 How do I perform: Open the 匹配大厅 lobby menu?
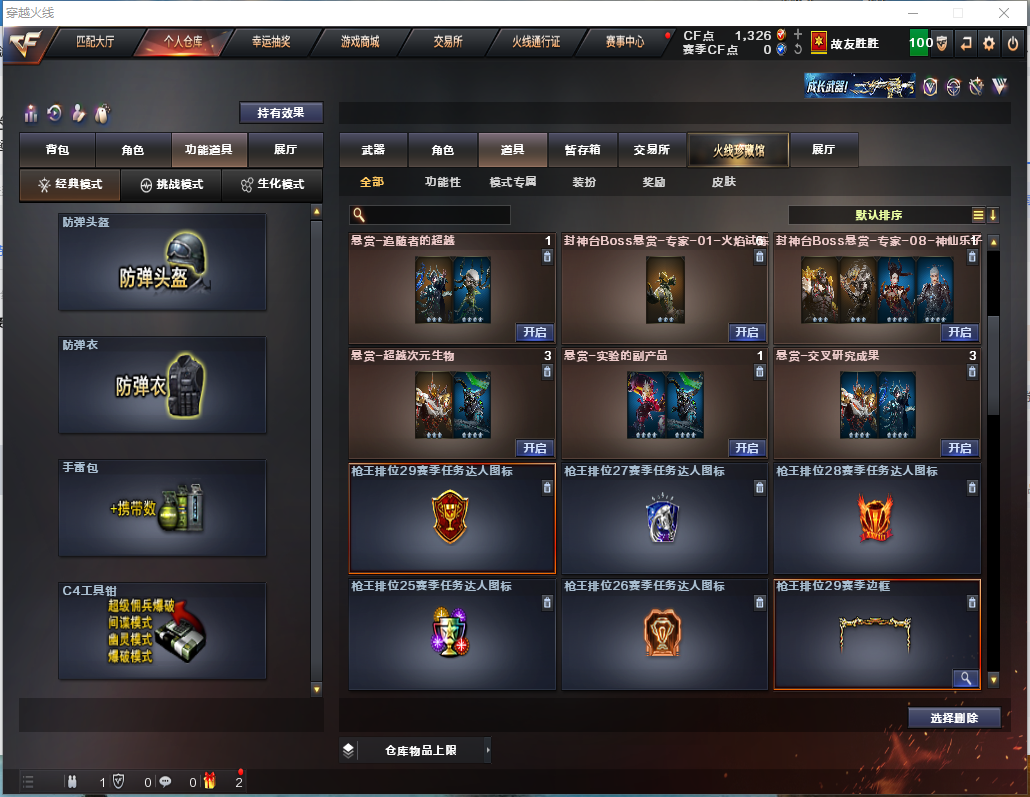coord(96,42)
